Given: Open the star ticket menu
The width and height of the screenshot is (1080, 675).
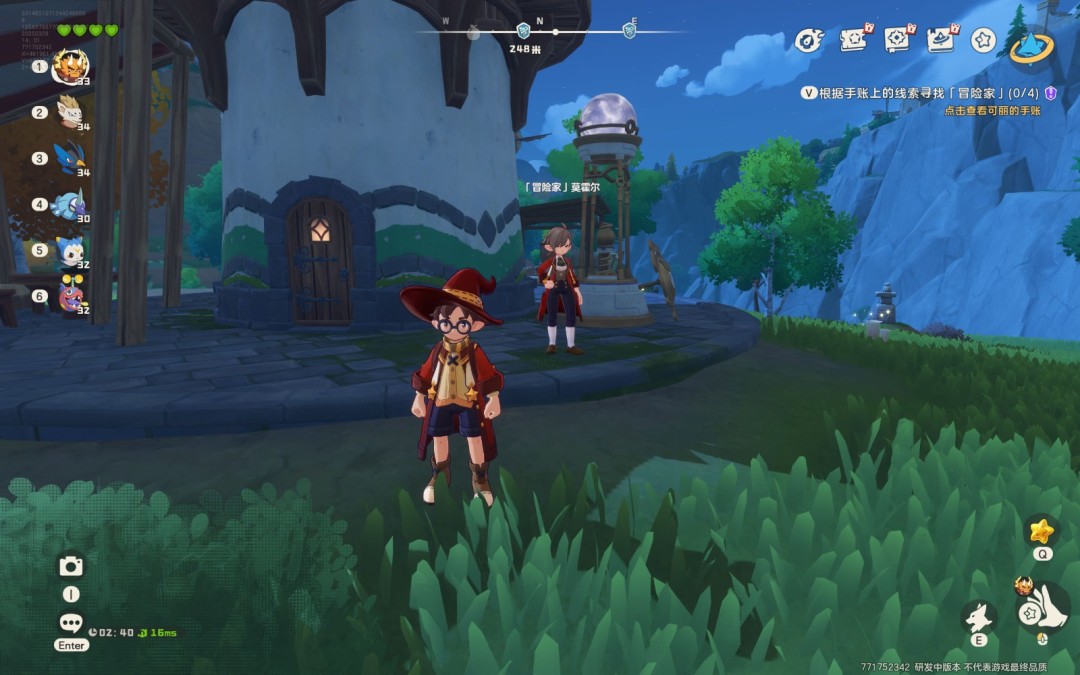Looking at the screenshot, I should (x=853, y=40).
